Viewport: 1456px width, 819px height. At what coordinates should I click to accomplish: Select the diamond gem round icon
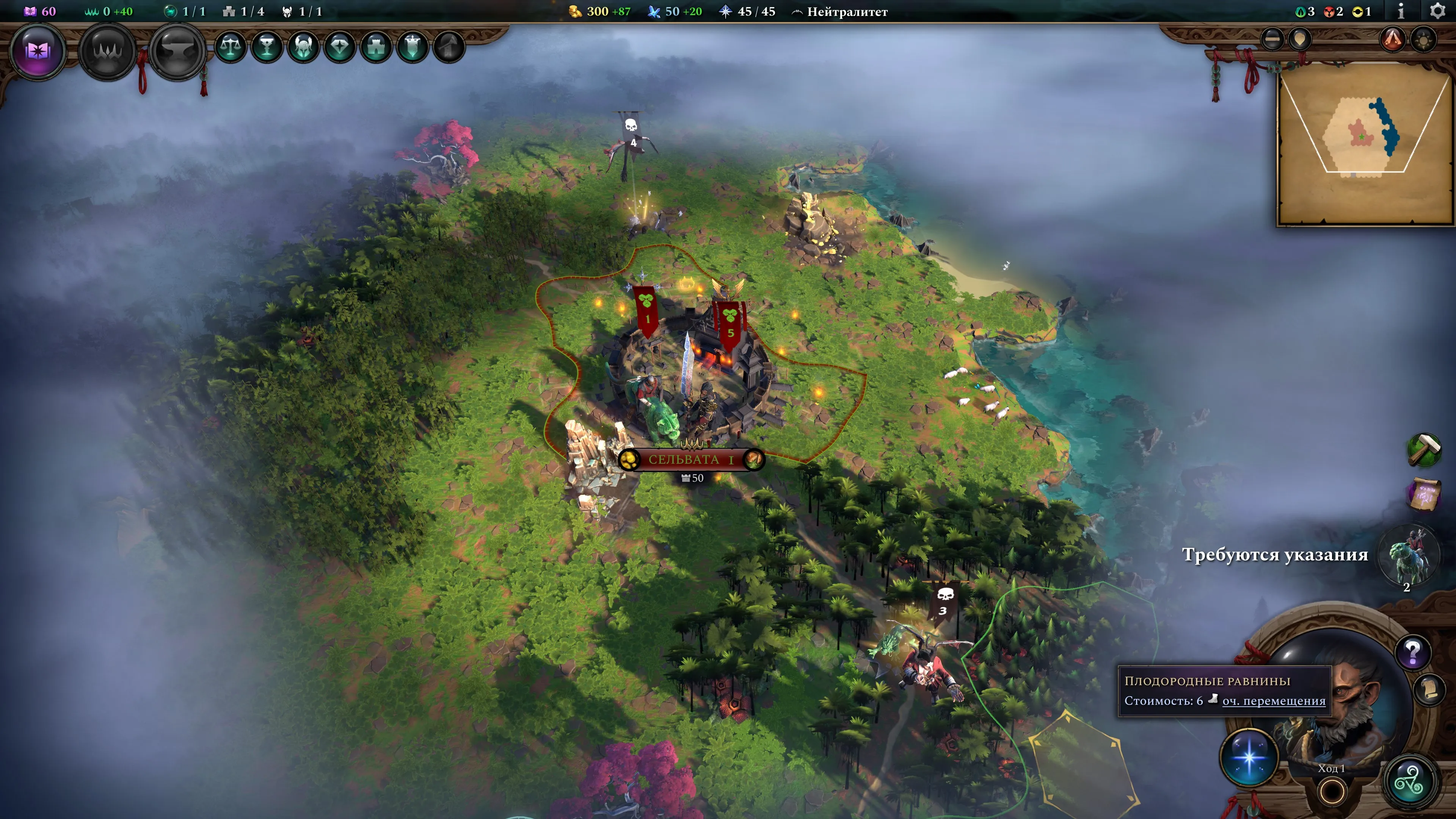340,47
